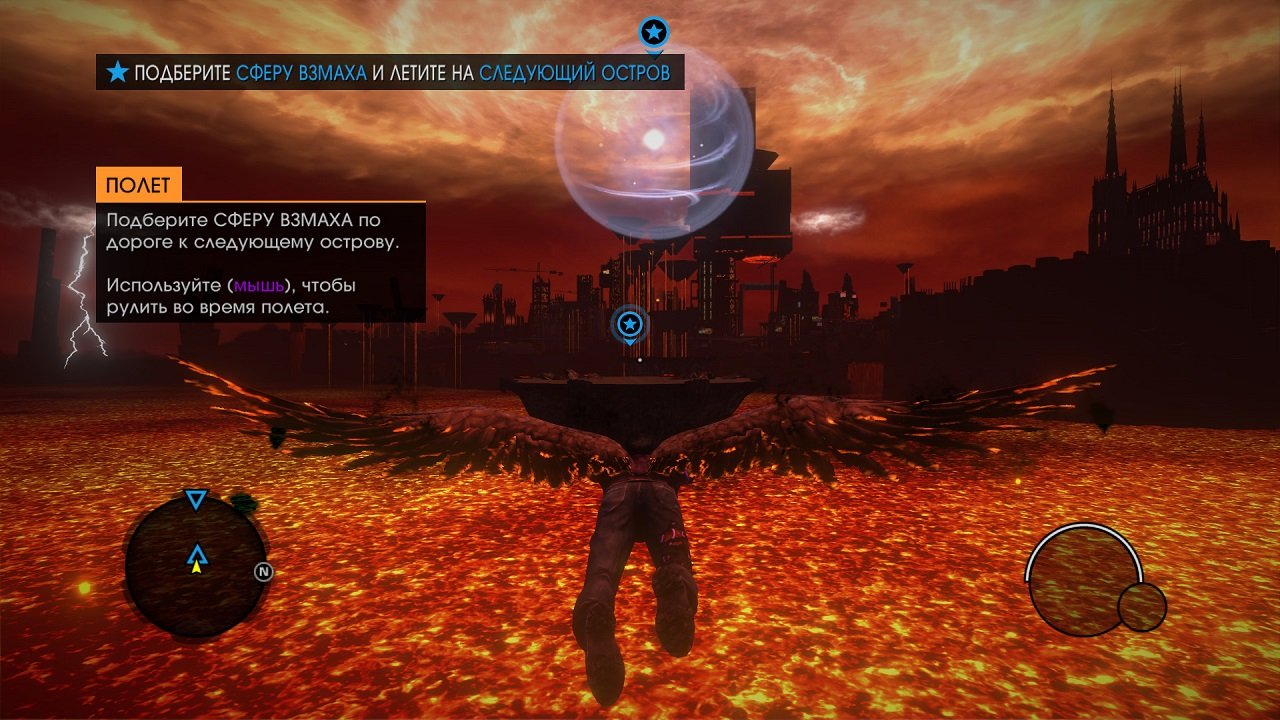Toggle the glowing Flap Sphere orb
The height and width of the screenshot is (720, 1280).
(x=655, y=160)
